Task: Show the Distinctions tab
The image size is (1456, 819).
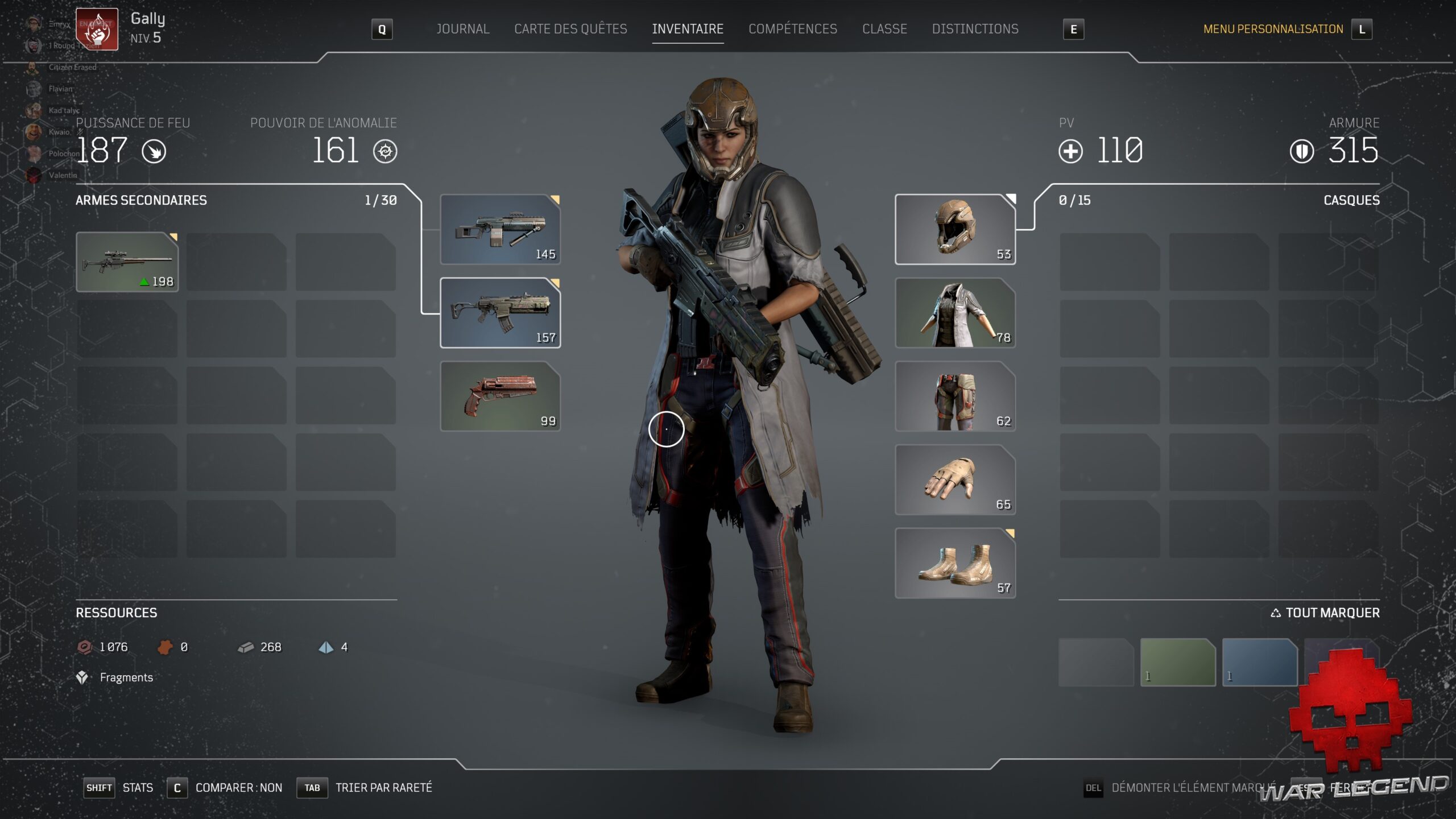Action: coord(975,29)
